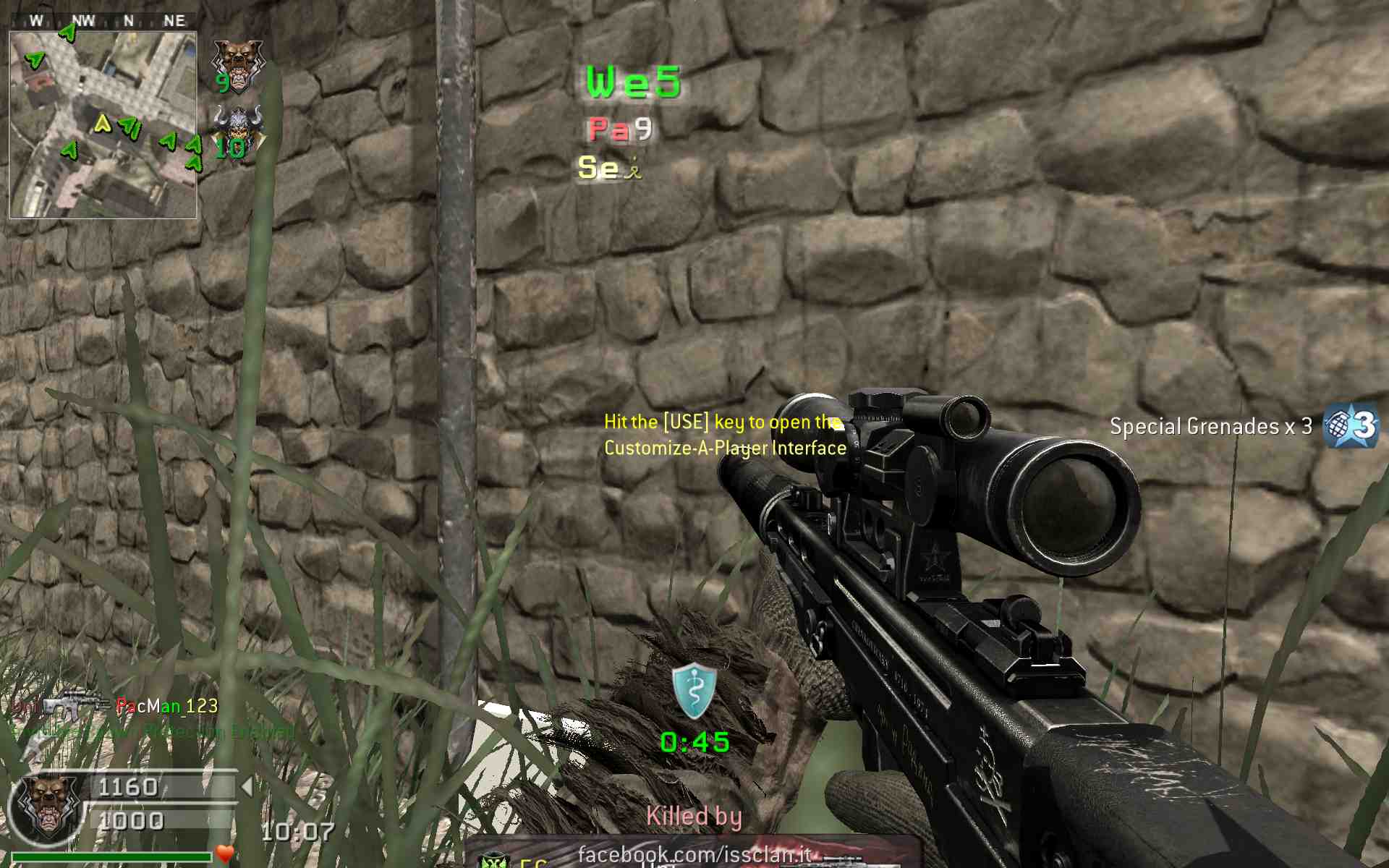This screenshot has height=868, width=1389.
Task: Select the yellow player arrow on the minimap
Action: (103, 124)
